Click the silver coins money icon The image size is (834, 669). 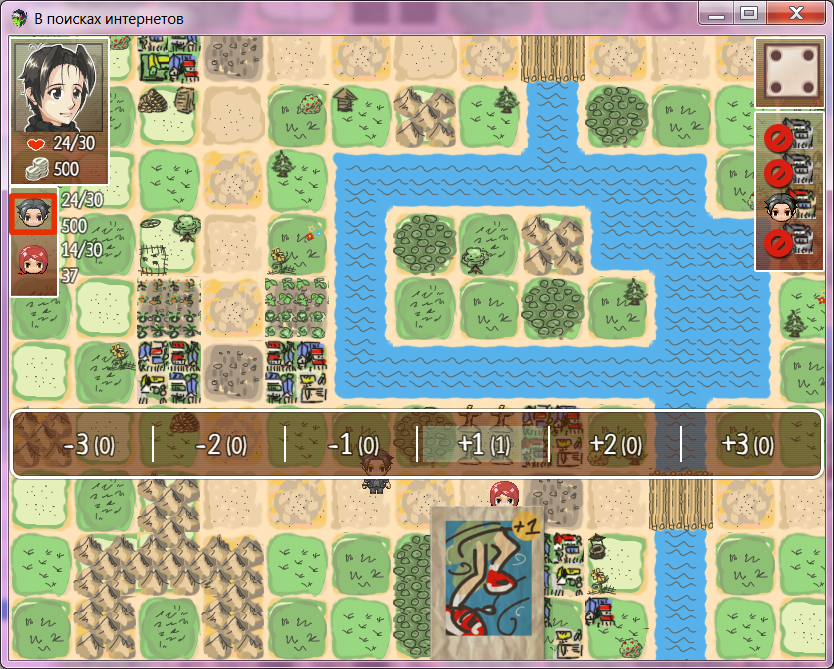click(x=38, y=168)
